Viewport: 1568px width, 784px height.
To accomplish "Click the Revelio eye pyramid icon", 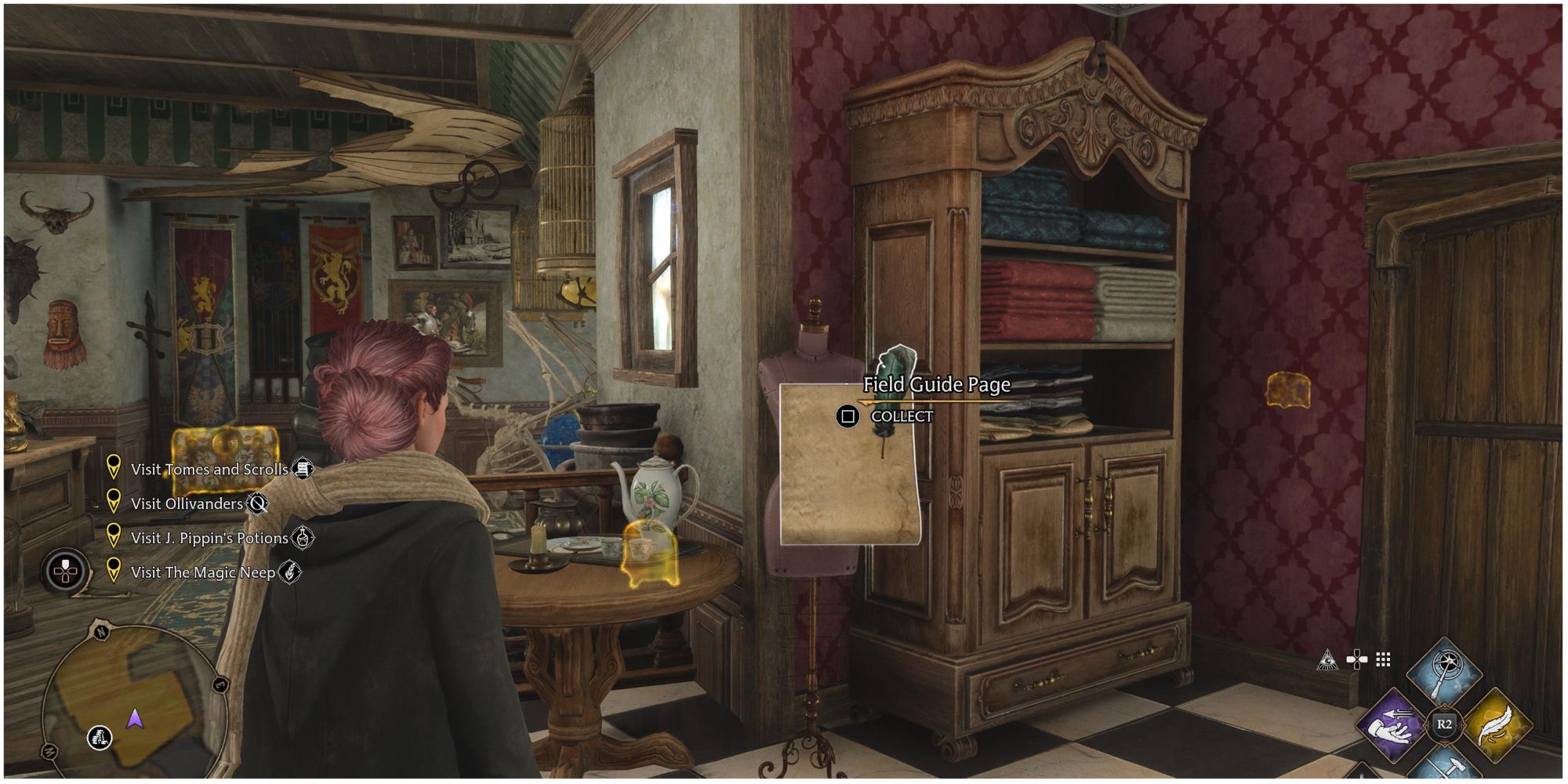I will point(1327,661).
